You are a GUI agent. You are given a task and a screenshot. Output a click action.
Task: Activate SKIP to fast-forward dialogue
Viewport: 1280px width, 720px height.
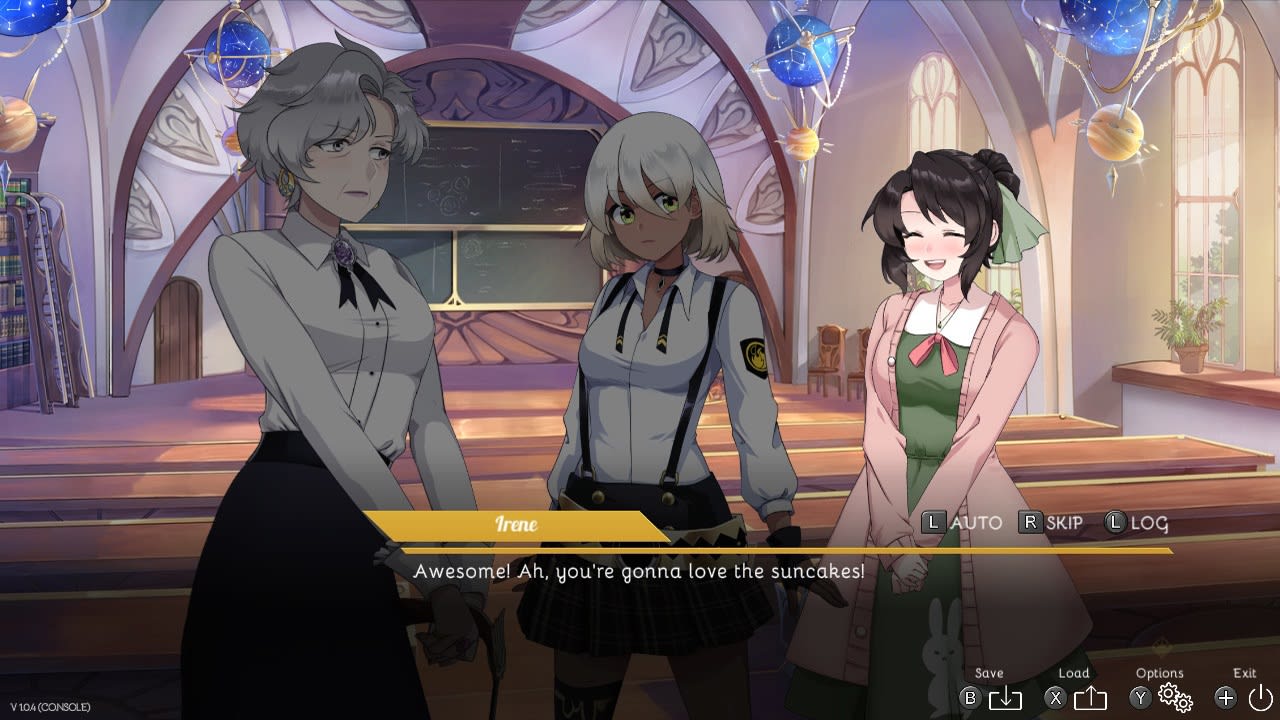coord(1051,522)
